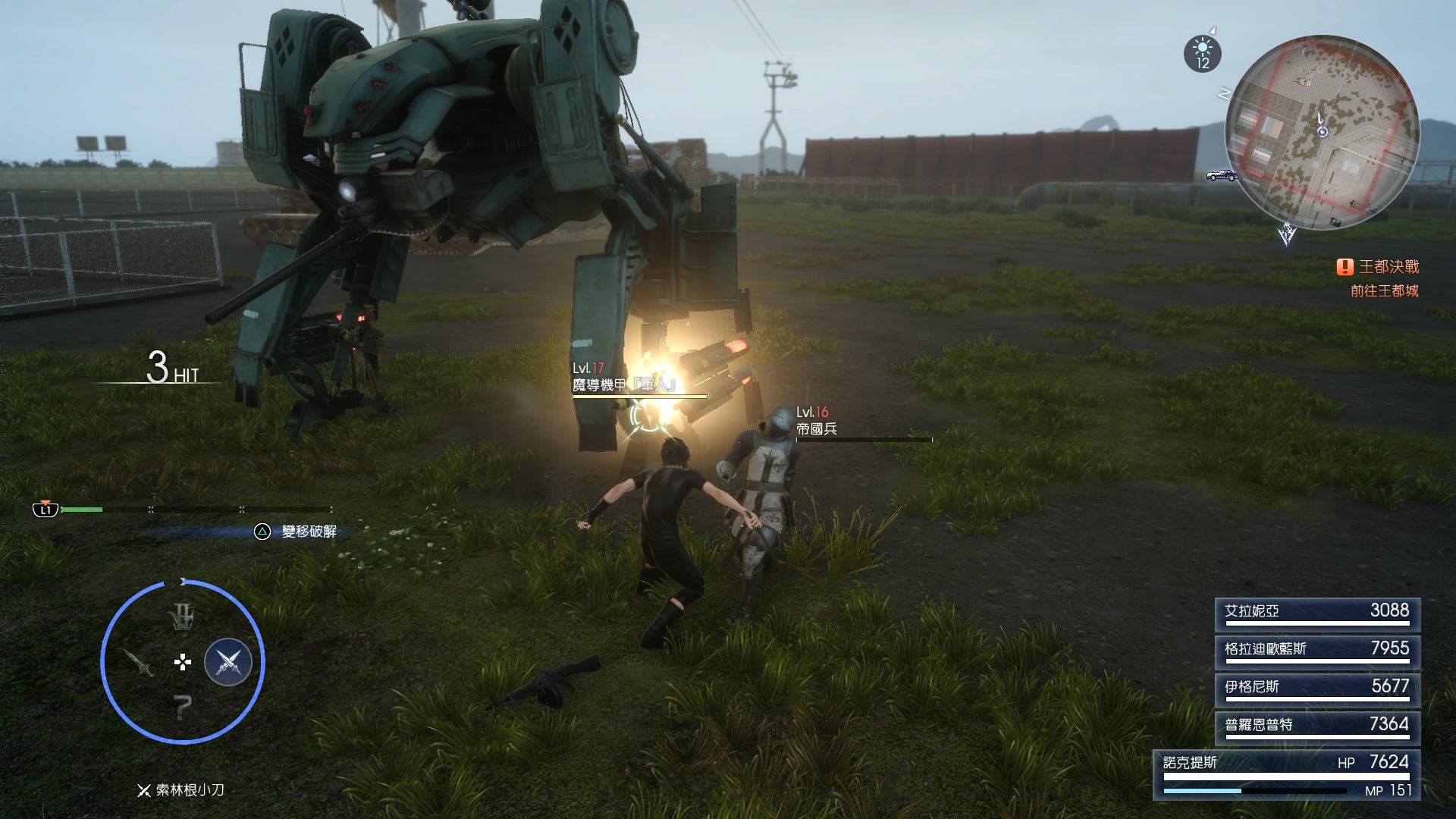Image resolution: width=1456 pixels, height=819 pixels.
Task: Pick the royal arm emblem weapon slot
Action: click(182, 617)
